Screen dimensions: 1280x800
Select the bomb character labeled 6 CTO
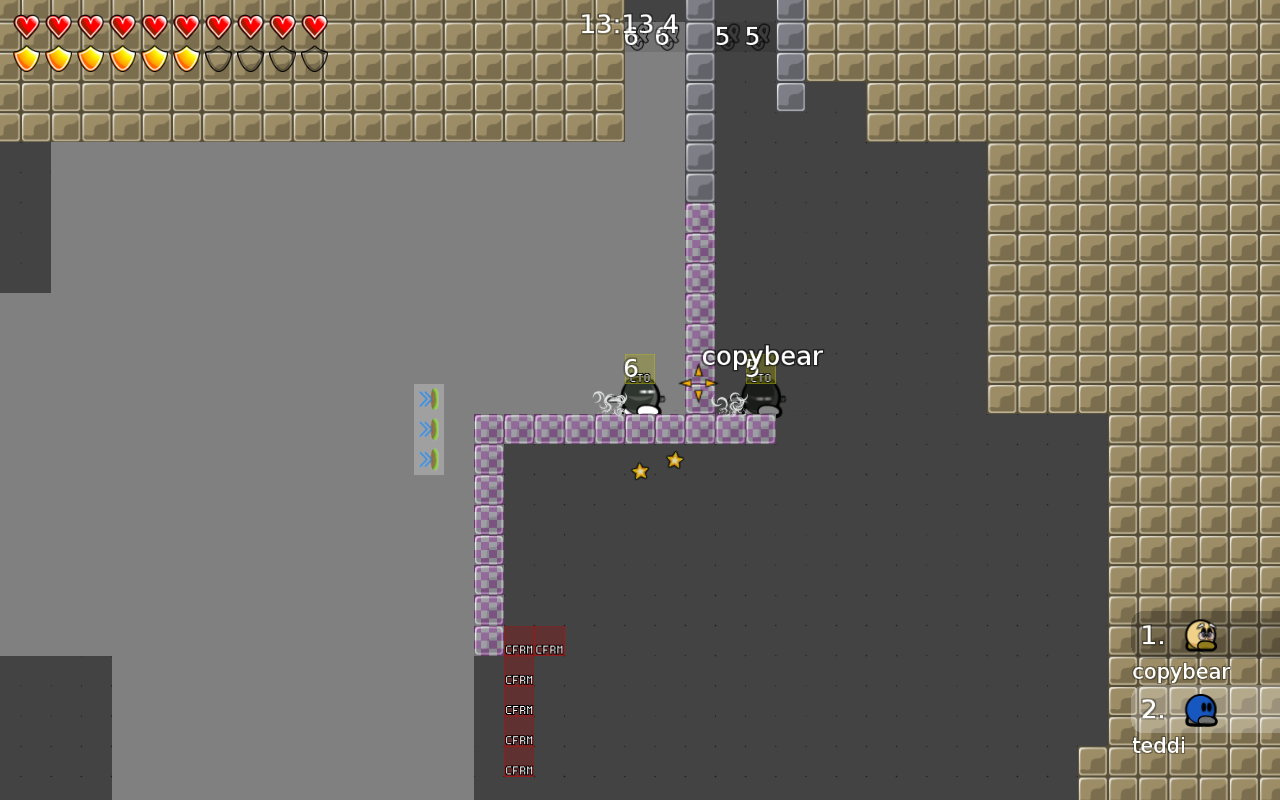640,397
